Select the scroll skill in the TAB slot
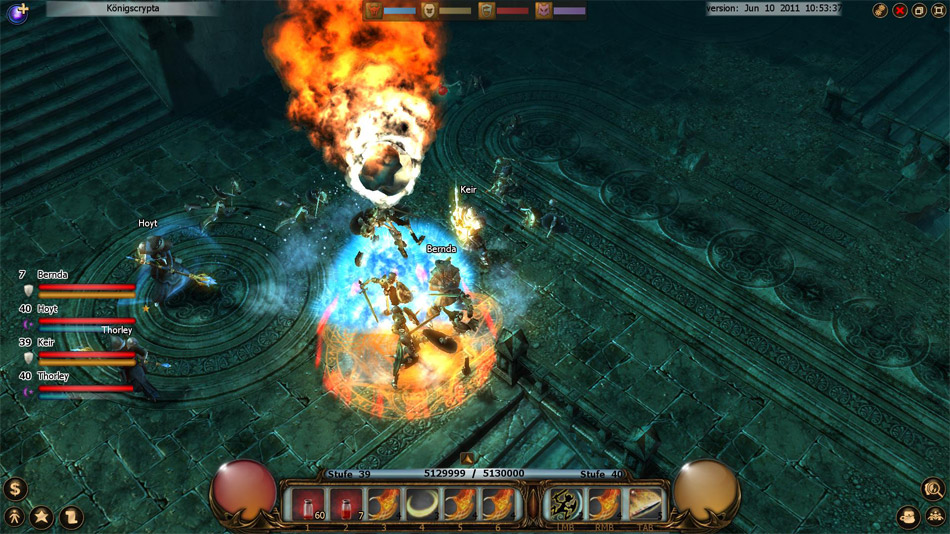950x534 pixels. [645, 505]
